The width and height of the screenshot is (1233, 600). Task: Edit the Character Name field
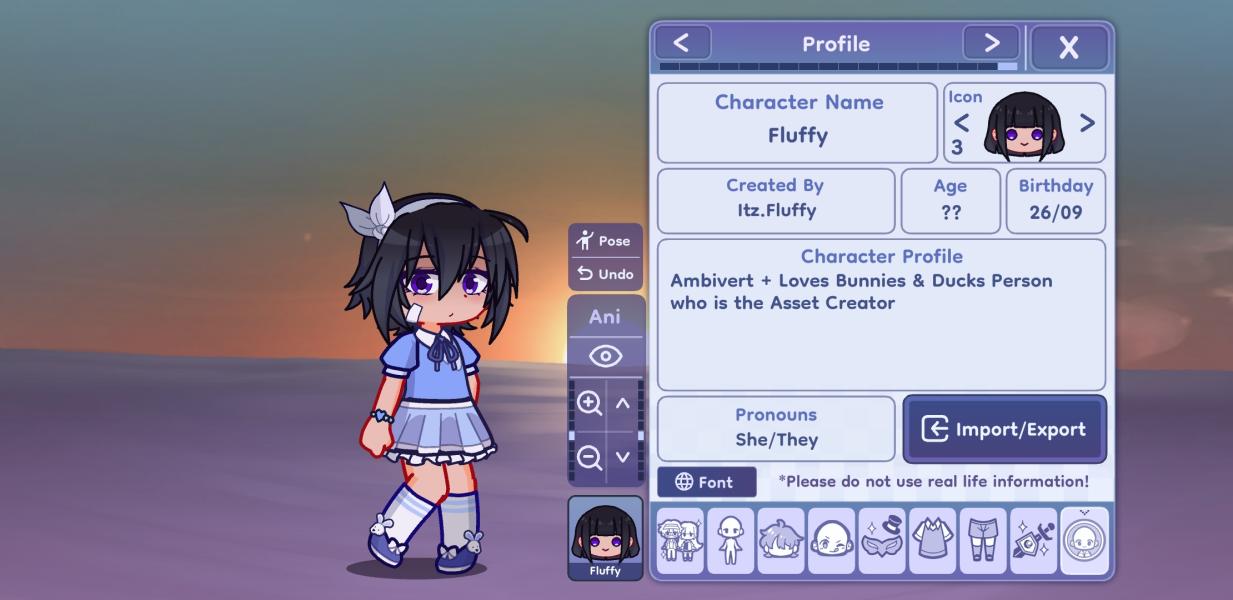(x=797, y=123)
